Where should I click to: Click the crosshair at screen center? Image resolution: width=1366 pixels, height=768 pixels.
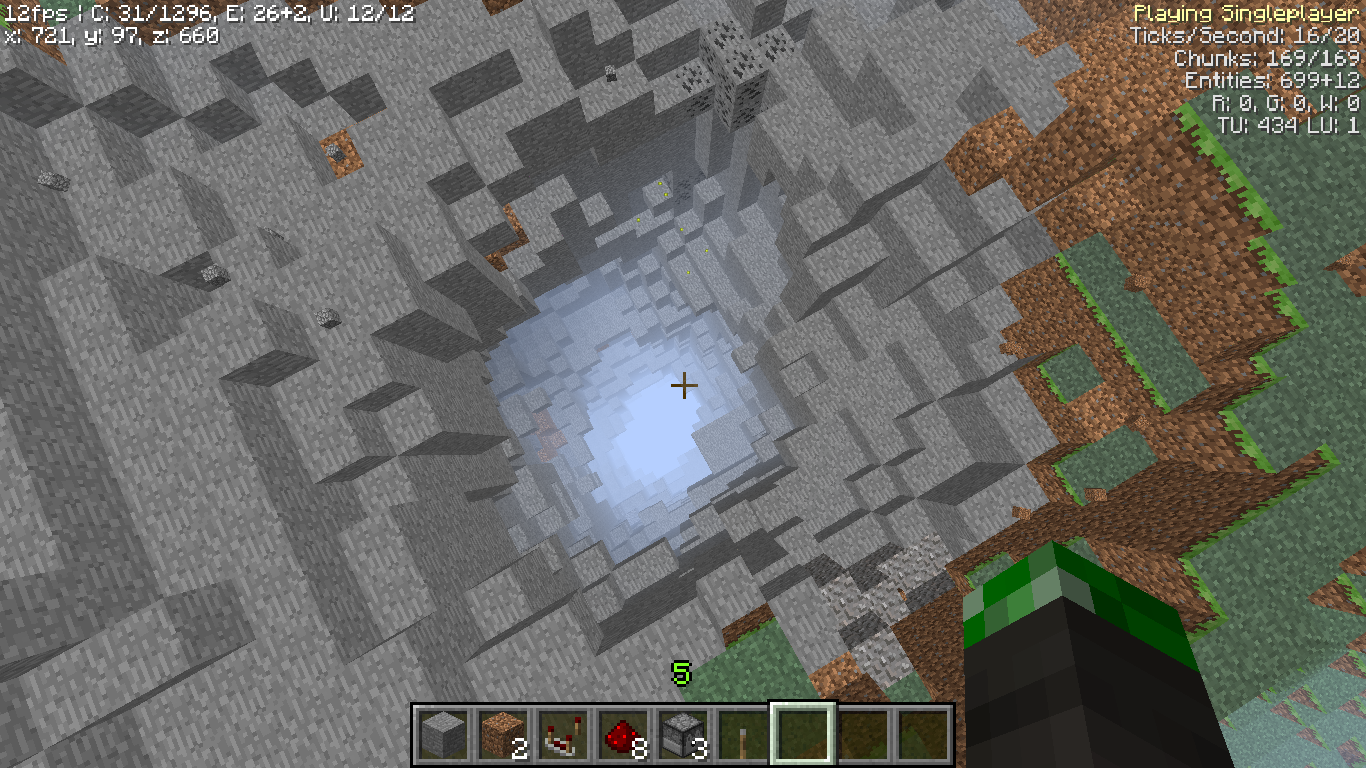tap(684, 383)
